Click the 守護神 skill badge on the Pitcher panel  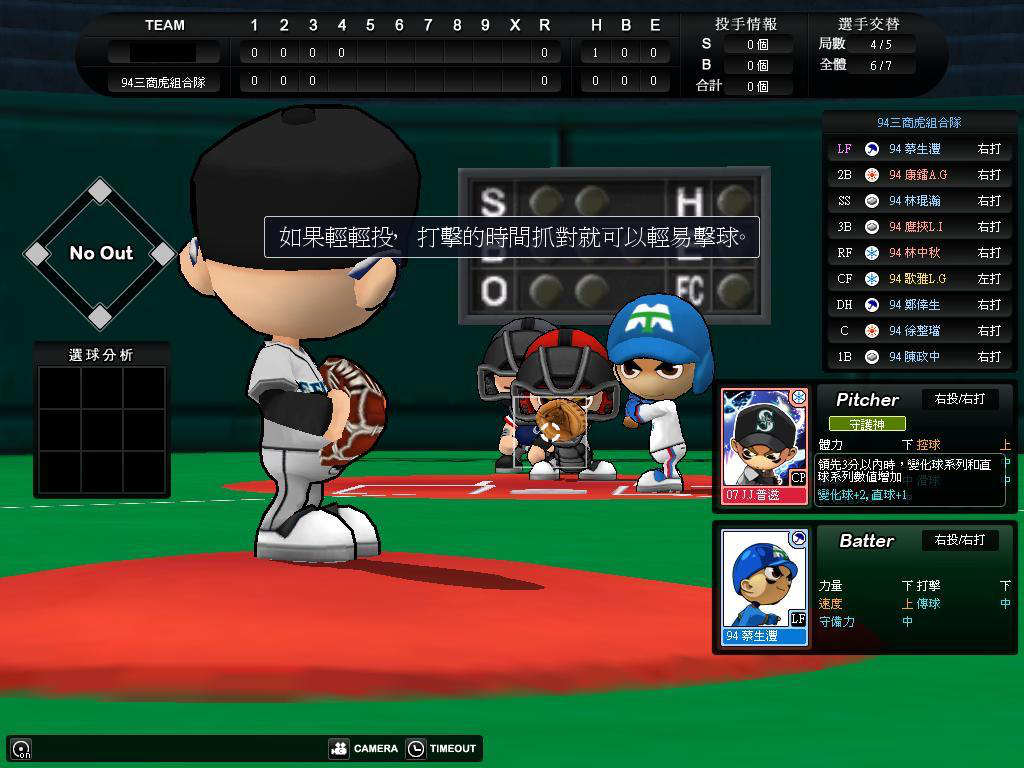pos(867,424)
